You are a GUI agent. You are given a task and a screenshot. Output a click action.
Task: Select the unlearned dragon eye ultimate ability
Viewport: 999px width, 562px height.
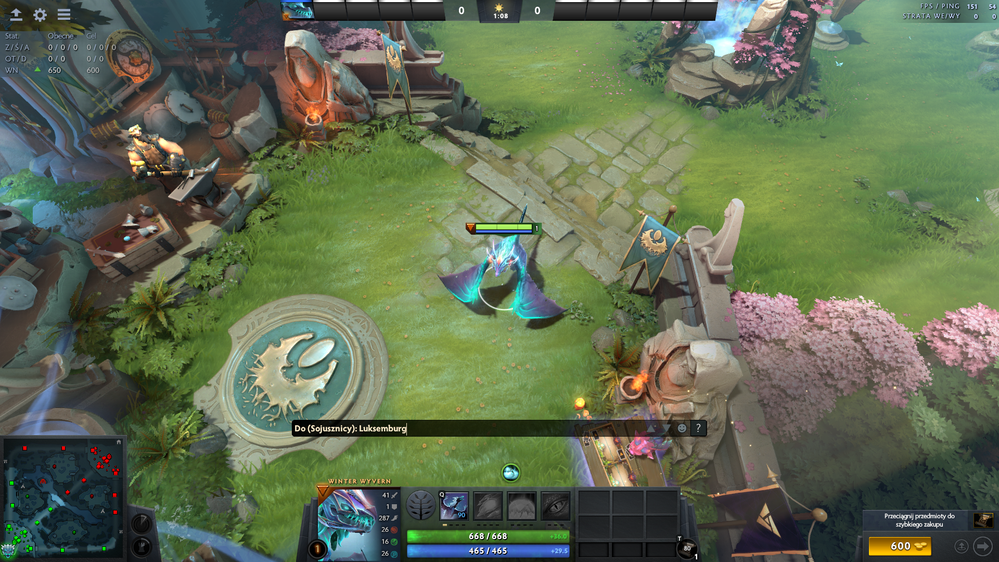[555, 506]
